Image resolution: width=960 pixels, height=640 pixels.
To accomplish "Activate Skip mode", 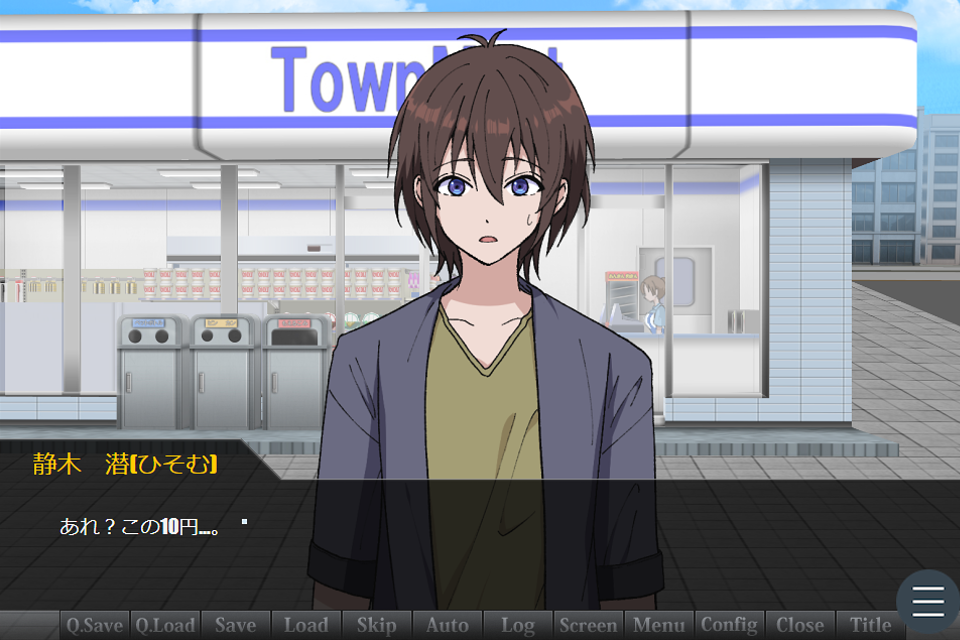I will (376, 625).
